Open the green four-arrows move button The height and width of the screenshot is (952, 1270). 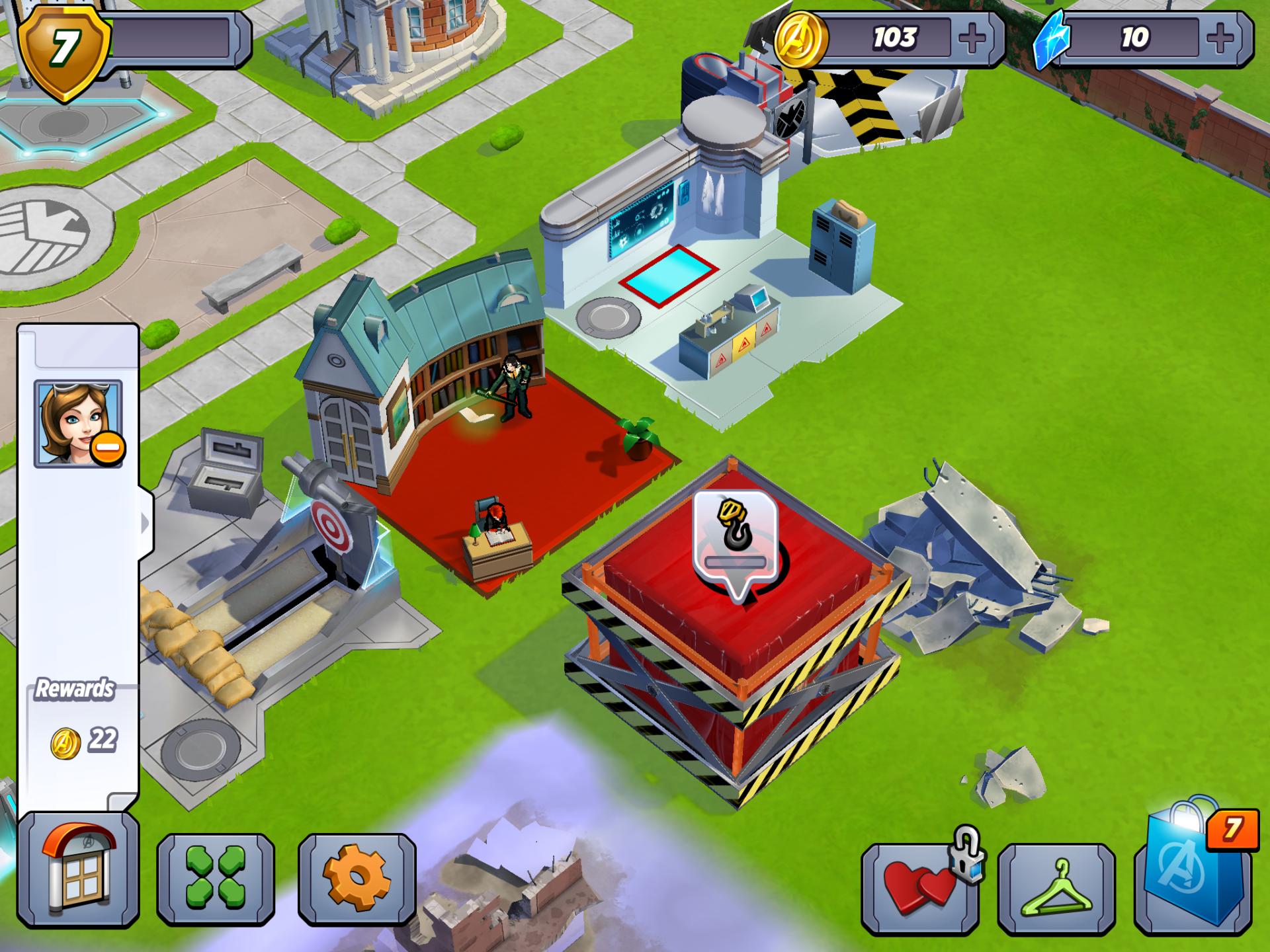tap(216, 877)
